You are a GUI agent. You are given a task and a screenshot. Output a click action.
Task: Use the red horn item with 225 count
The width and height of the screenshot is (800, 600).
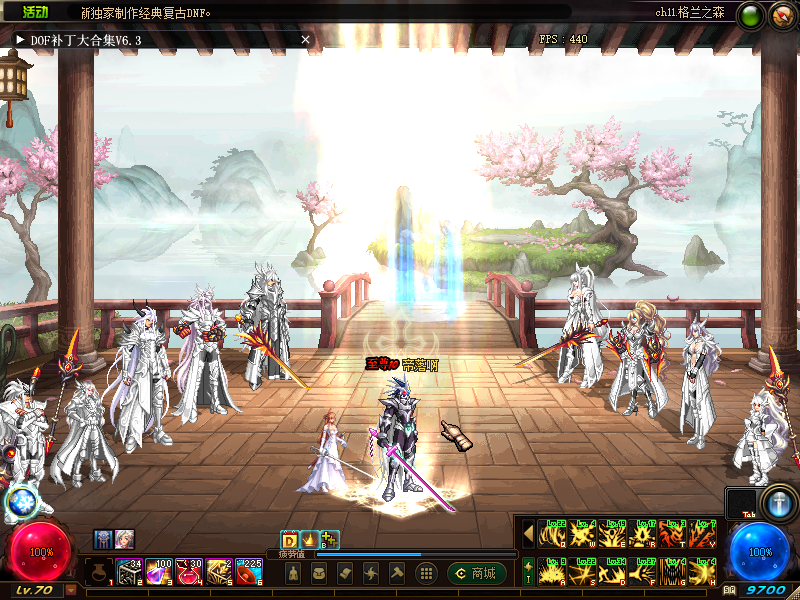pyautogui.click(x=249, y=571)
